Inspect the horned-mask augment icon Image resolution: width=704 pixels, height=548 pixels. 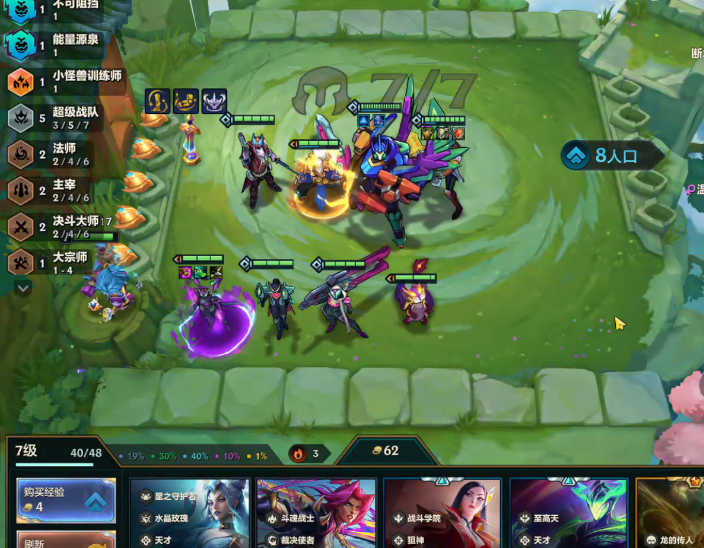(214, 101)
